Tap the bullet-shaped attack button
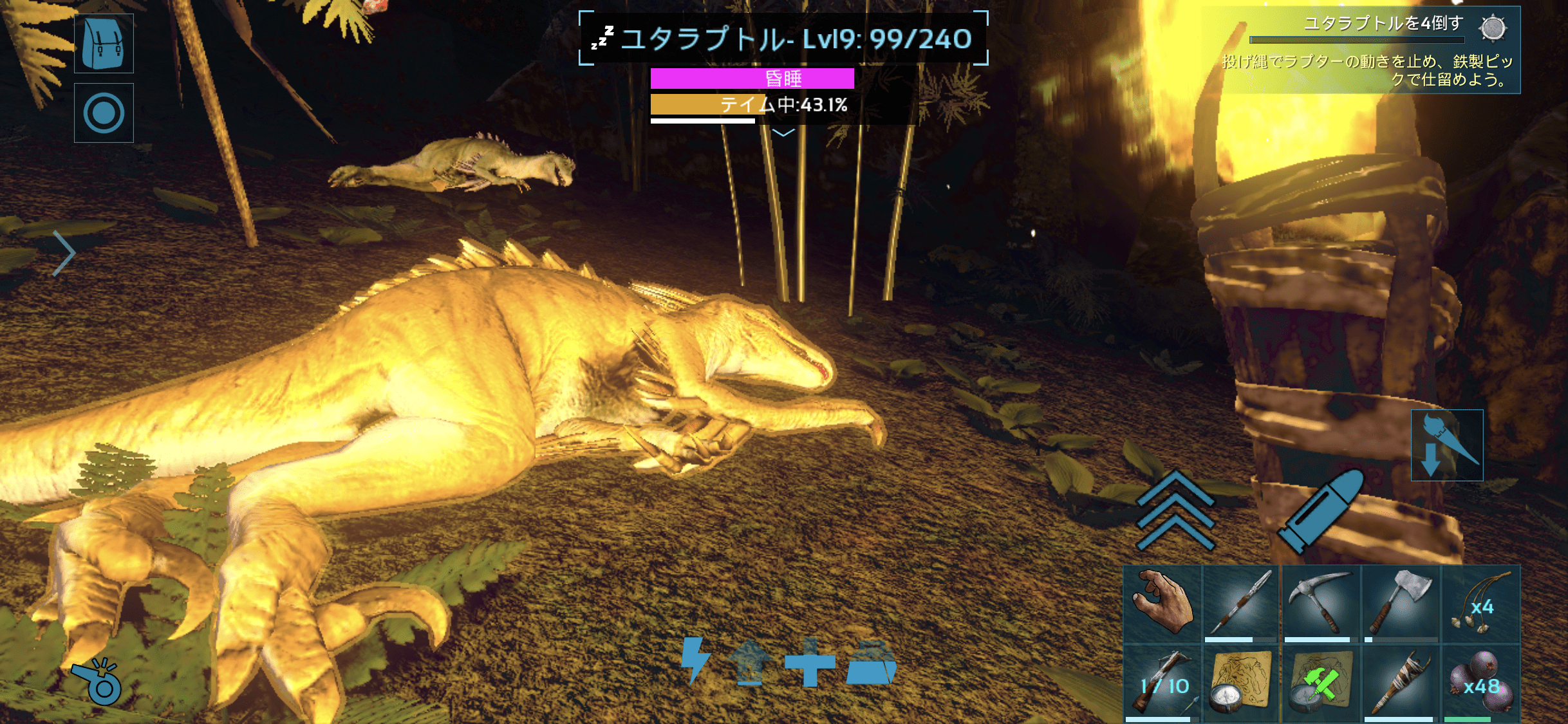Screen dimensions: 1568x724 point(1321,510)
